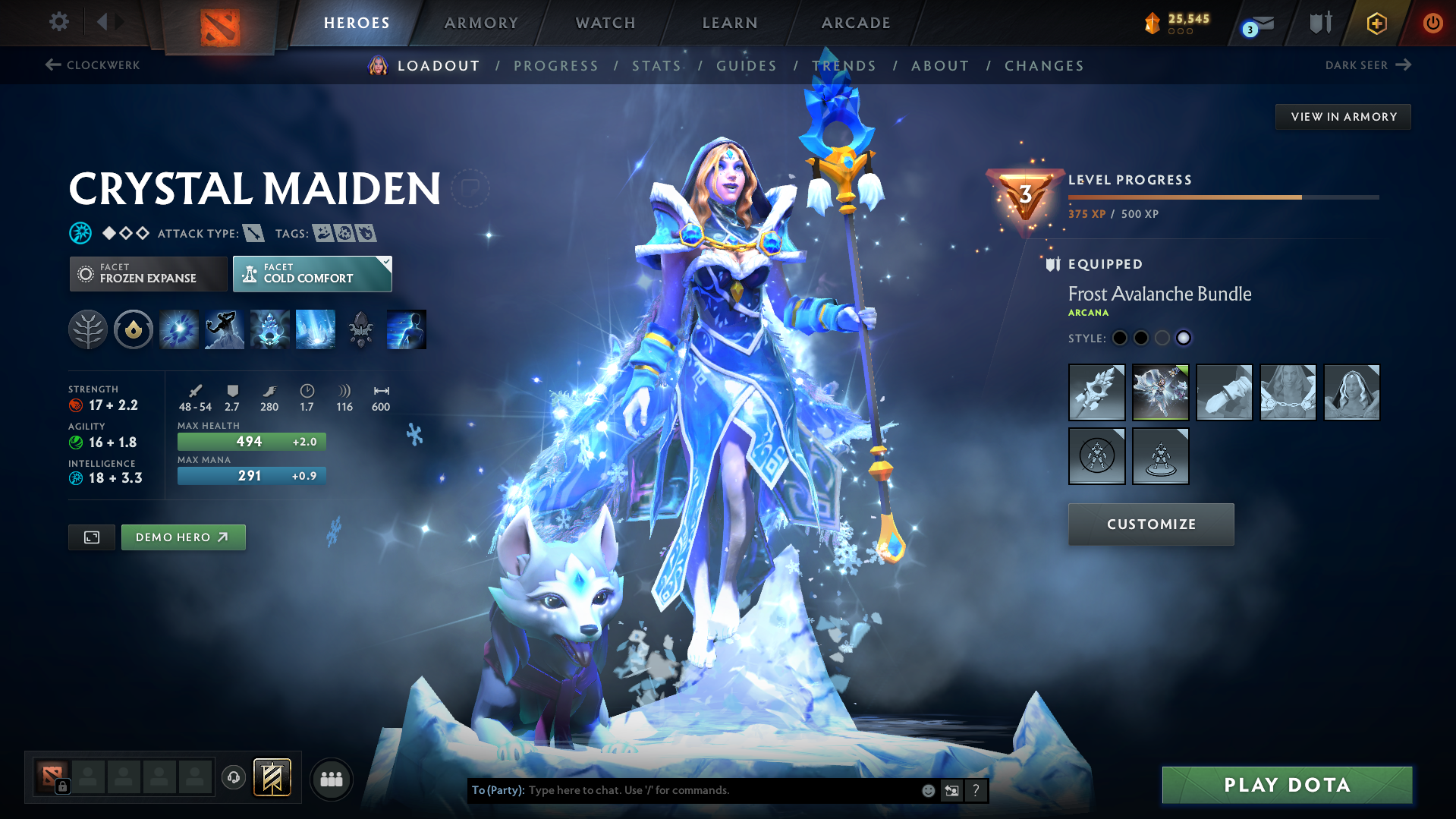Select the Frostbite ability icon
The image size is (1456, 819).
pyautogui.click(x=224, y=329)
